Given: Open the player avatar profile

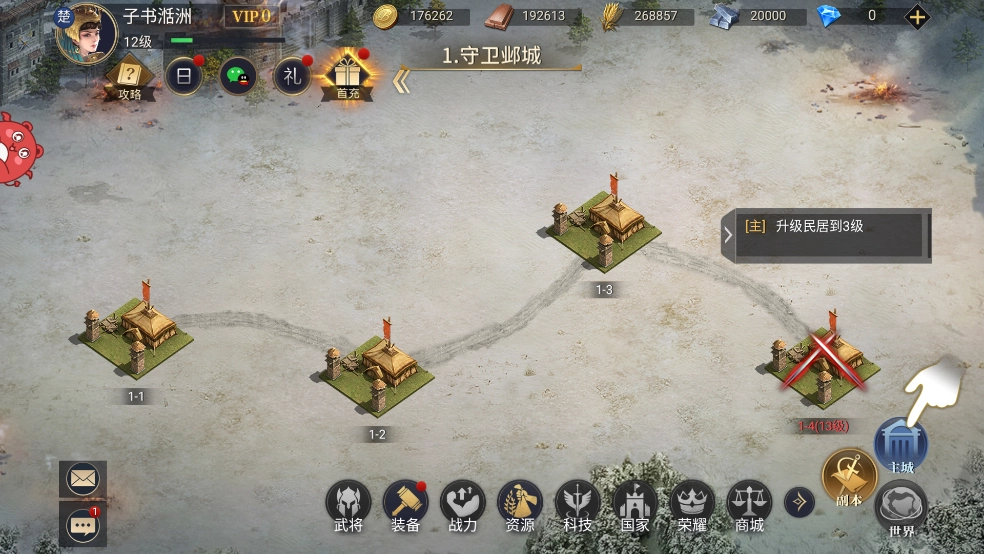Looking at the screenshot, I should click(84, 33).
